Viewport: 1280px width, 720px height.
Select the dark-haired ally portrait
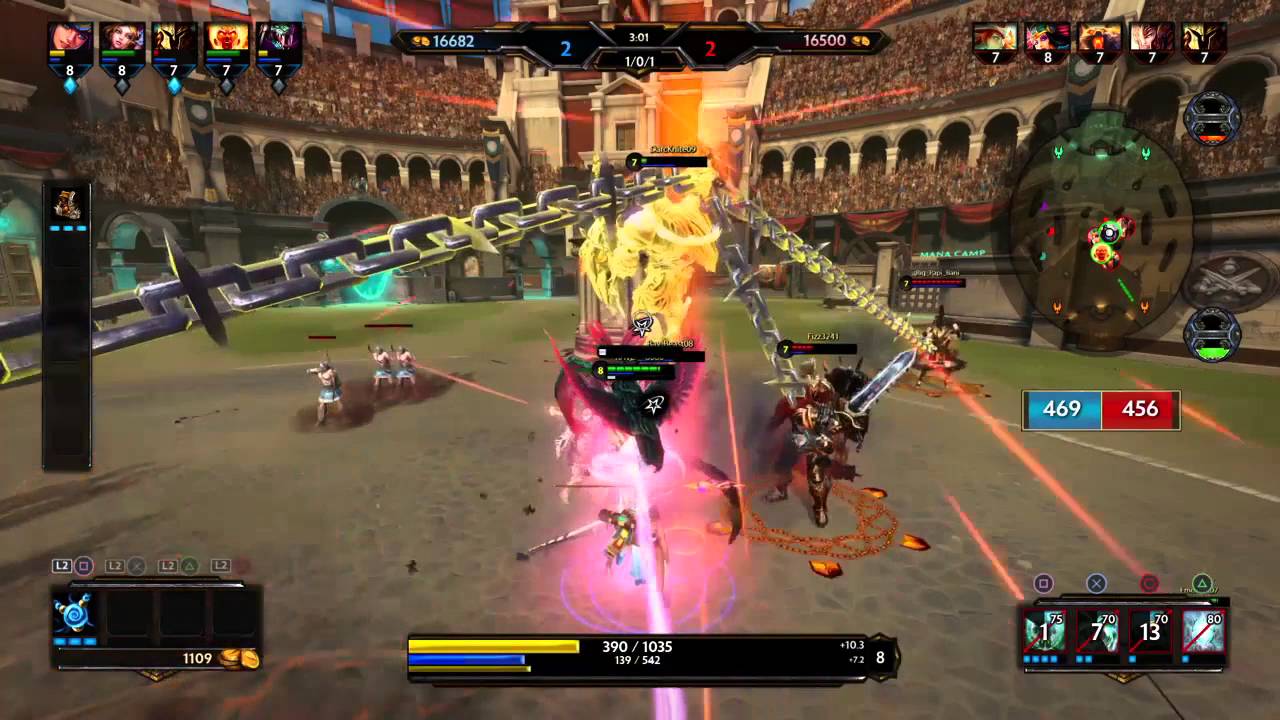coord(70,38)
